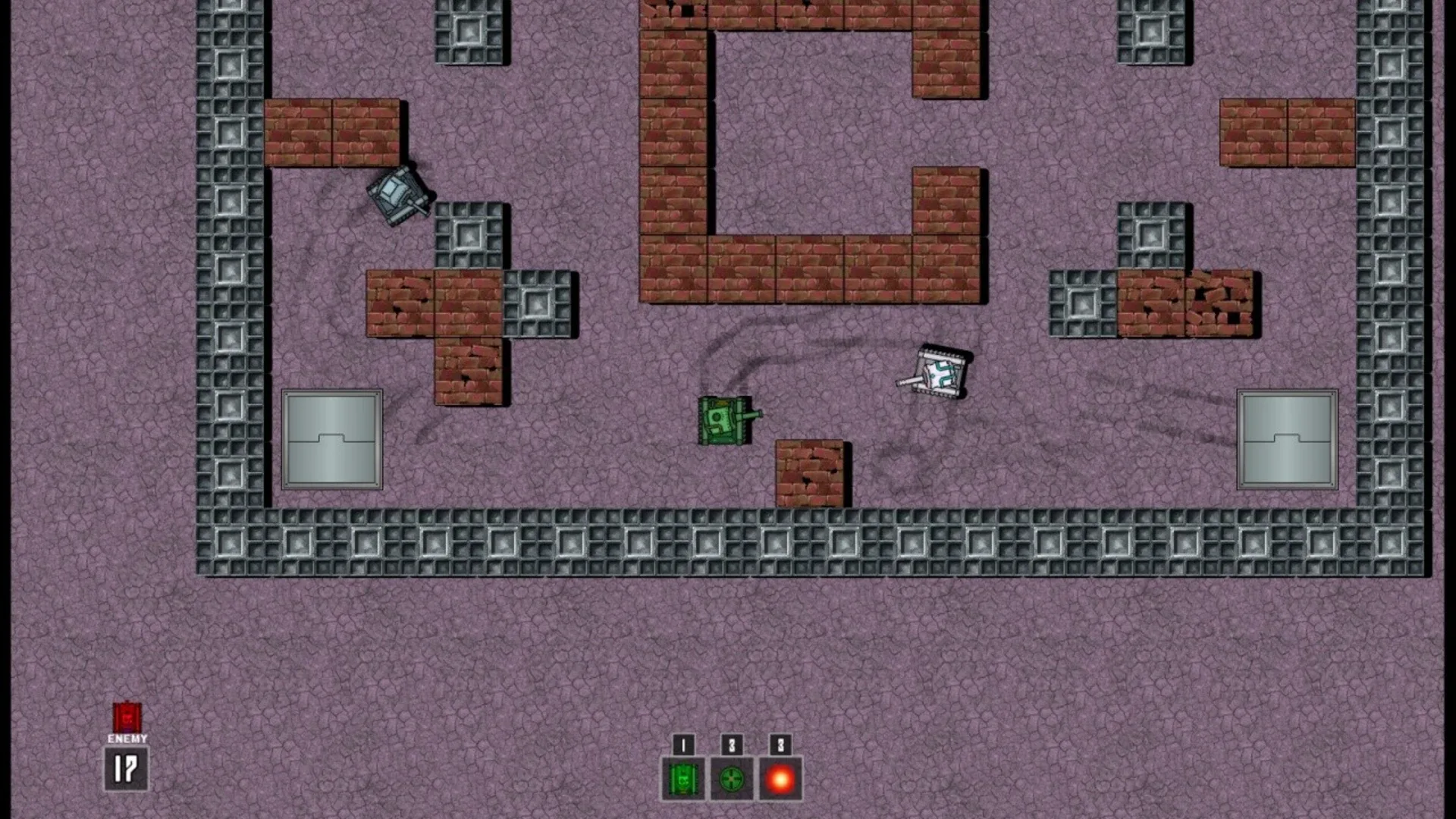Image resolution: width=1456 pixels, height=819 pixels.
Task: Click the red ENEMY tank indicator icon
Action: tap(126, 717)
